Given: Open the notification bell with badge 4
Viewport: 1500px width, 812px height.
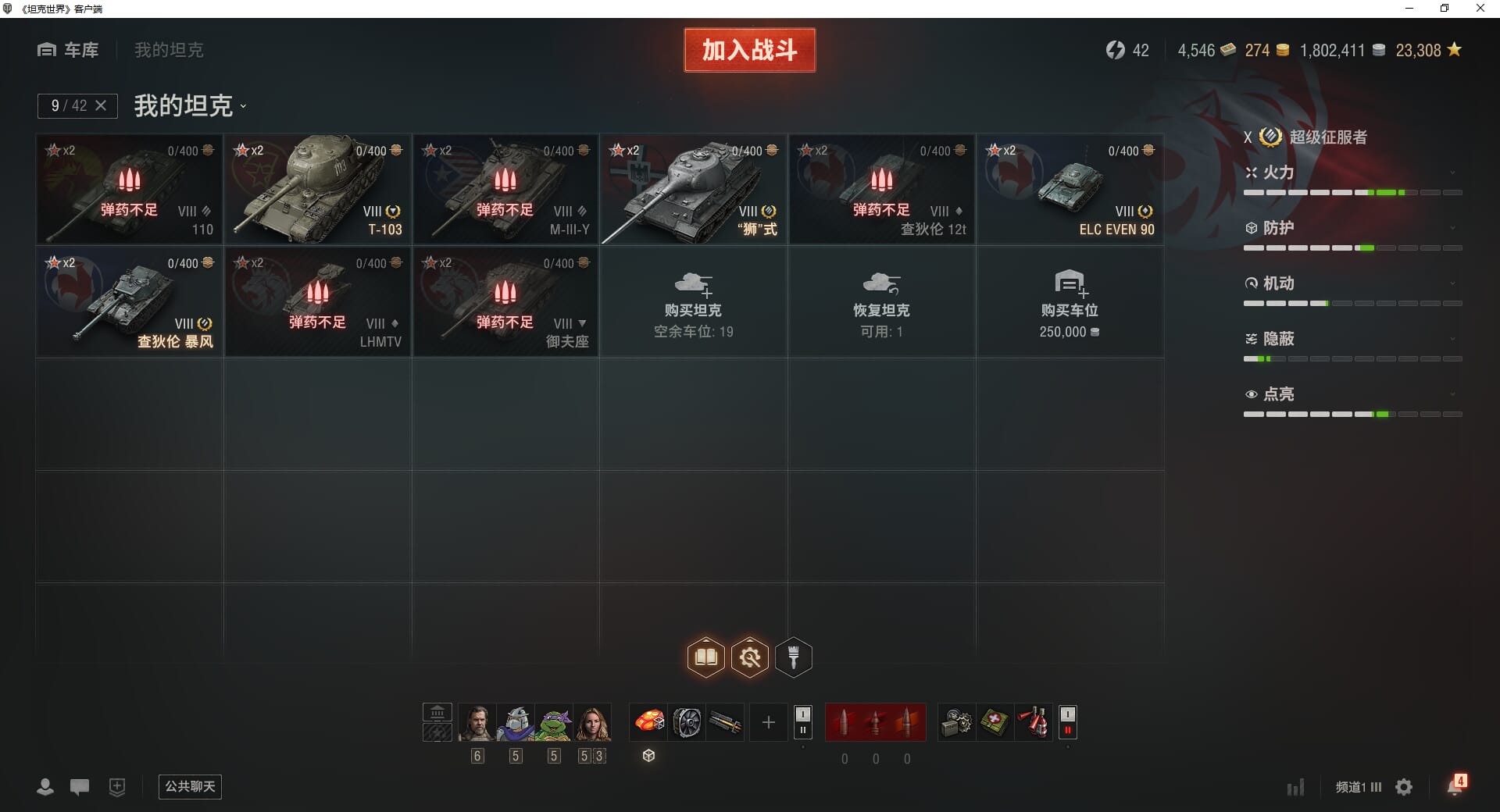Looking at the screenshot, I should coord(1455,786).
